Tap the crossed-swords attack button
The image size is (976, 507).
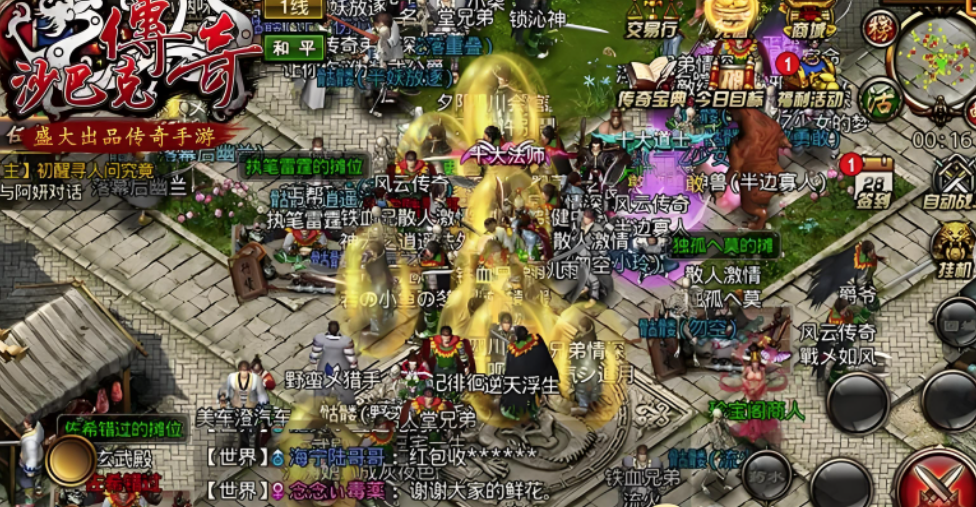click(935, 482)
